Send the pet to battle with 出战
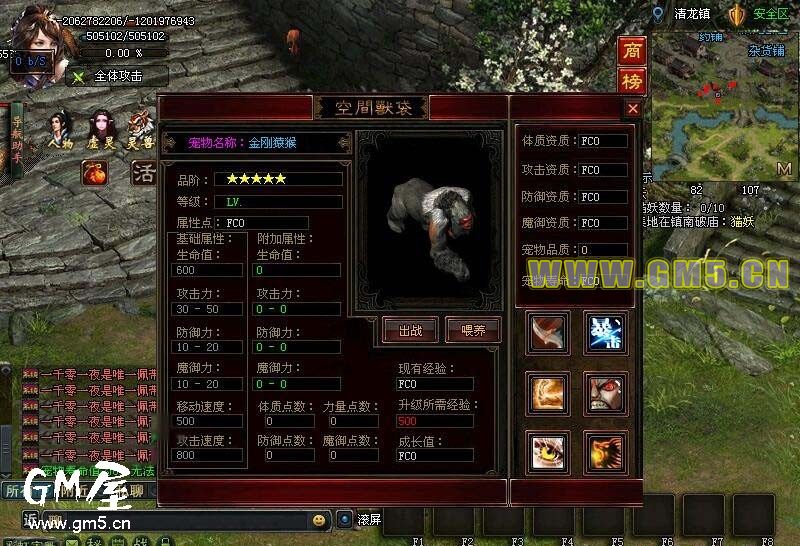The image size is (800, 546). tap(410, 329)
